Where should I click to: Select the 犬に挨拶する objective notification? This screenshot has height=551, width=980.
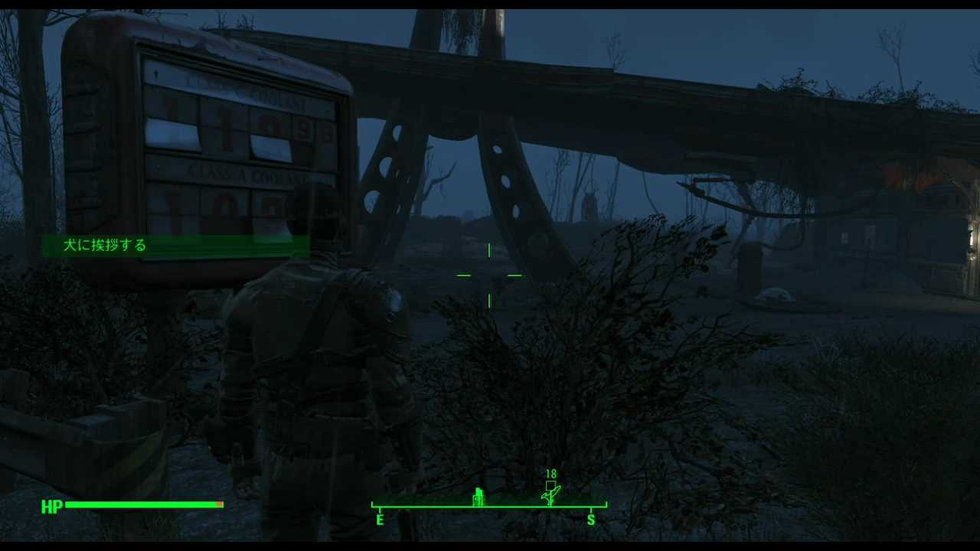click(105, 245)
